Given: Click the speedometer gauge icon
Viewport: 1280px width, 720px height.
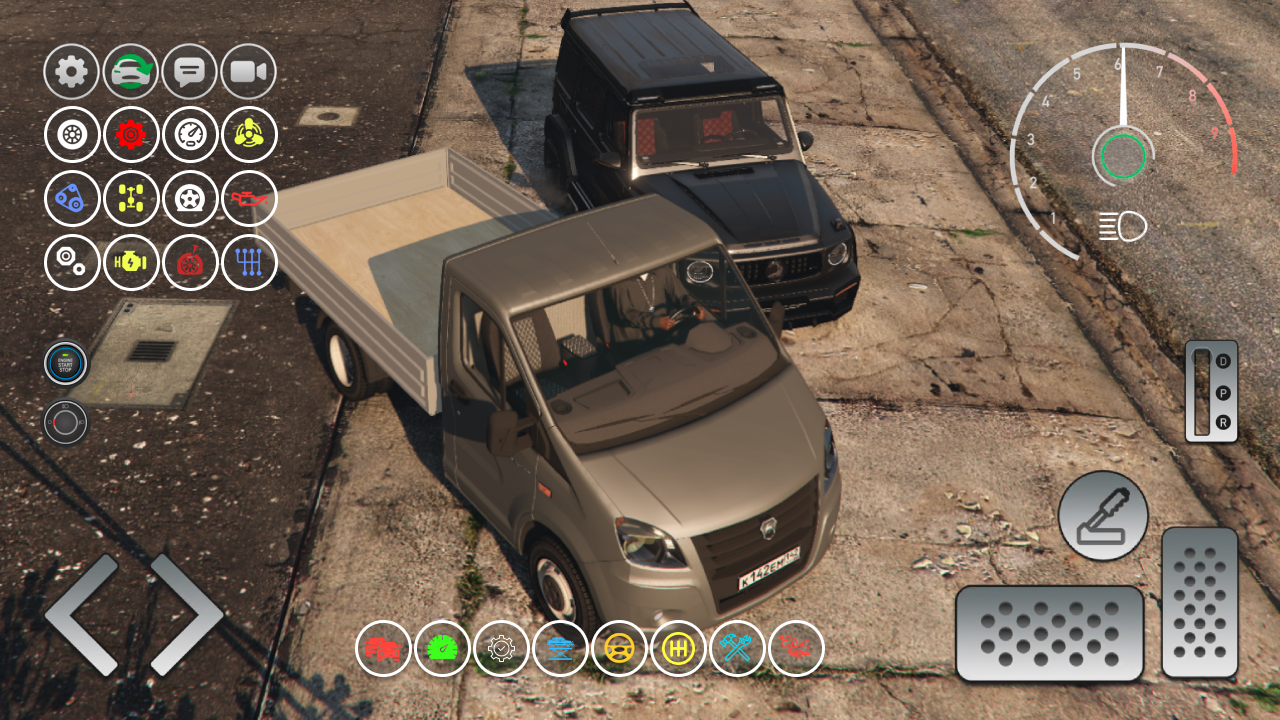Looking at the screenshot, I should coord(190,134).
